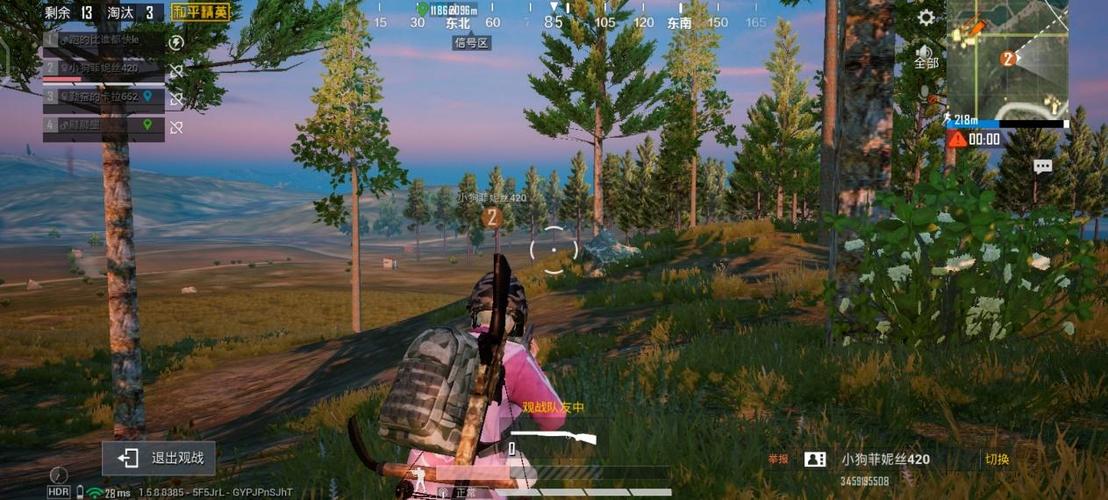Viewport: 1108px width, 500px height.
Task: Switch spectated teammate with 切换
Action: pyautogui.click(x=997, y=459)
